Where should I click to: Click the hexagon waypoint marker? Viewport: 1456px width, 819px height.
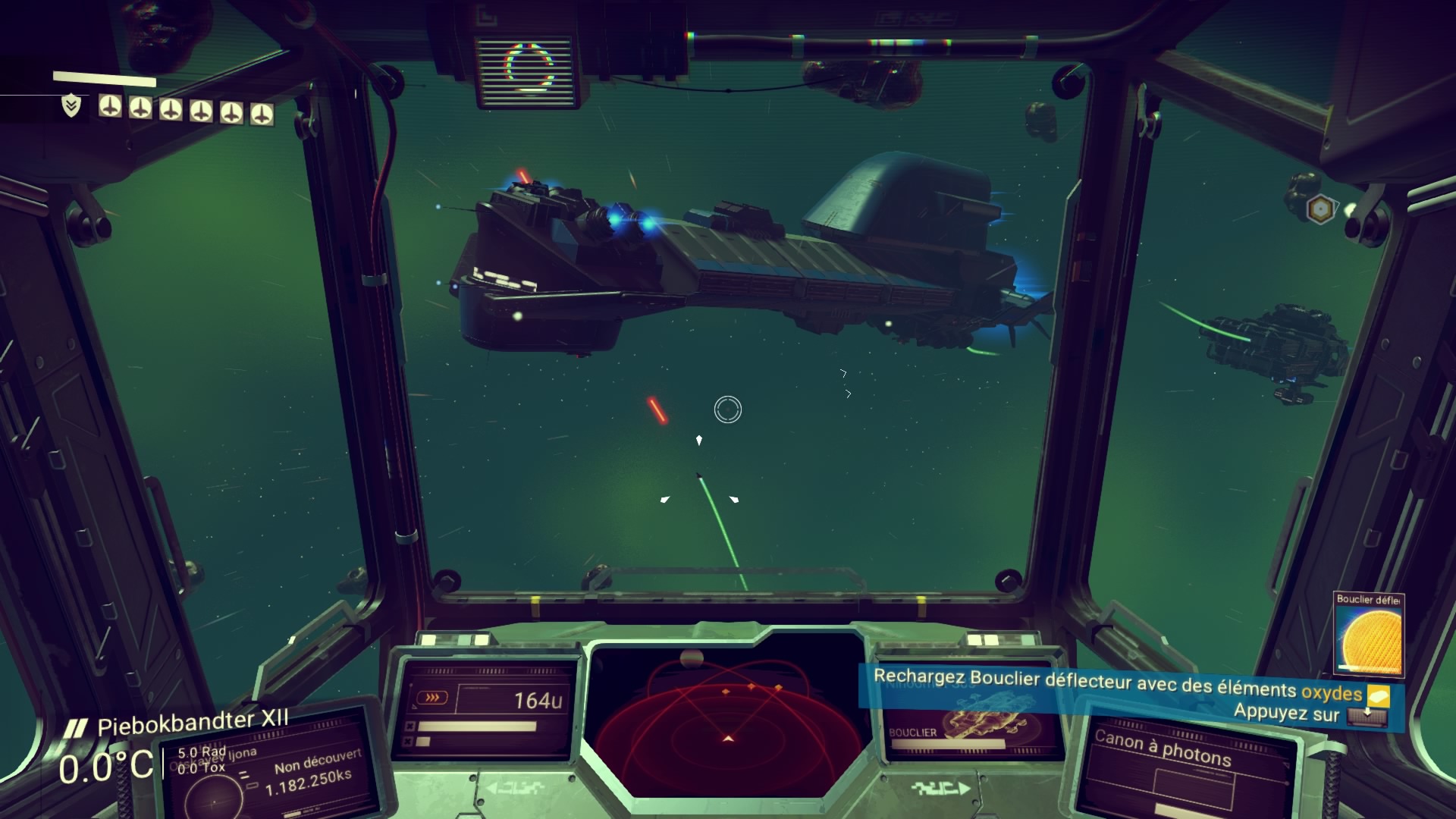(1321, 209)
